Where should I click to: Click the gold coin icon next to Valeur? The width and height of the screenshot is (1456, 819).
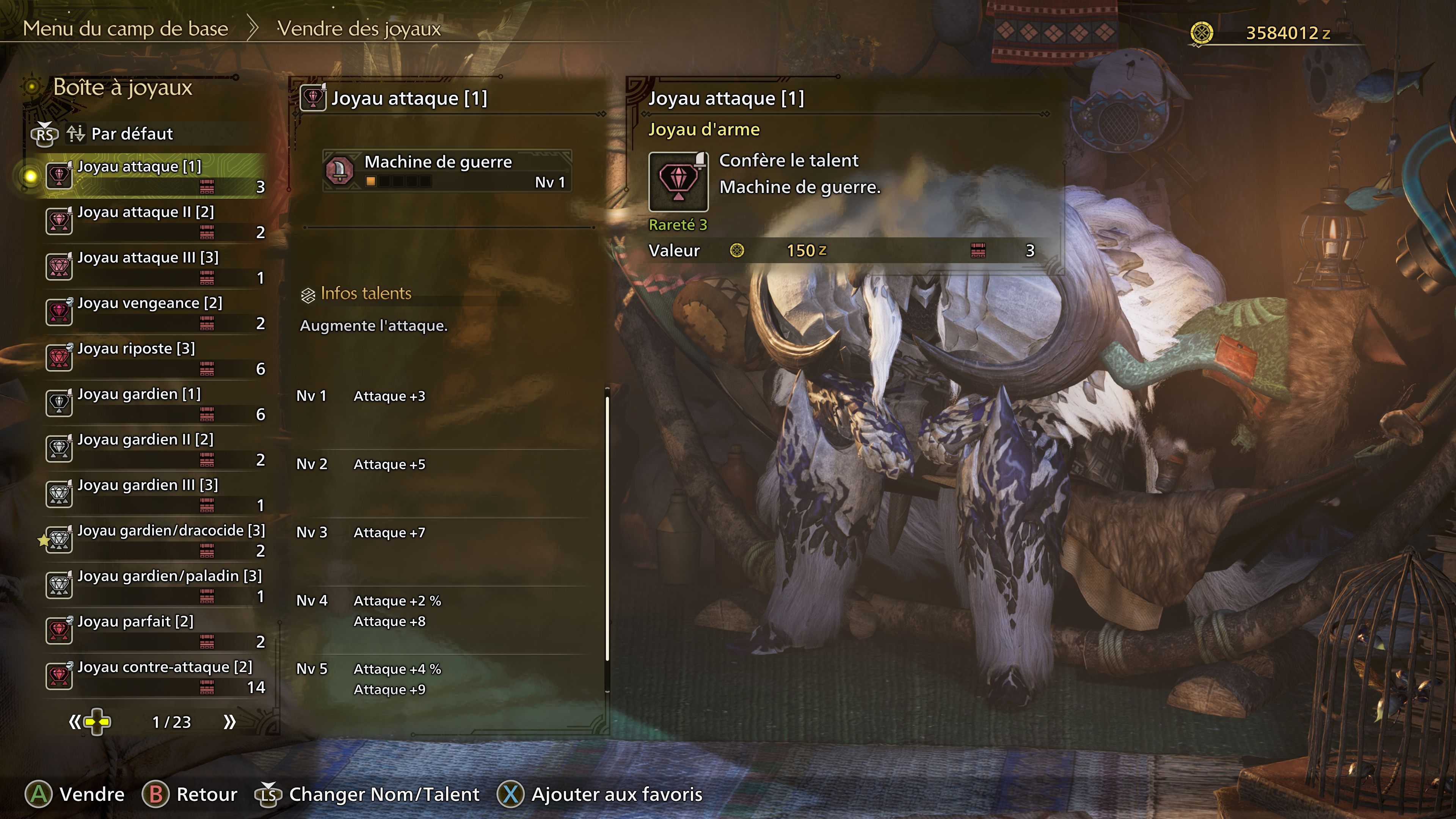pos(737,250)
